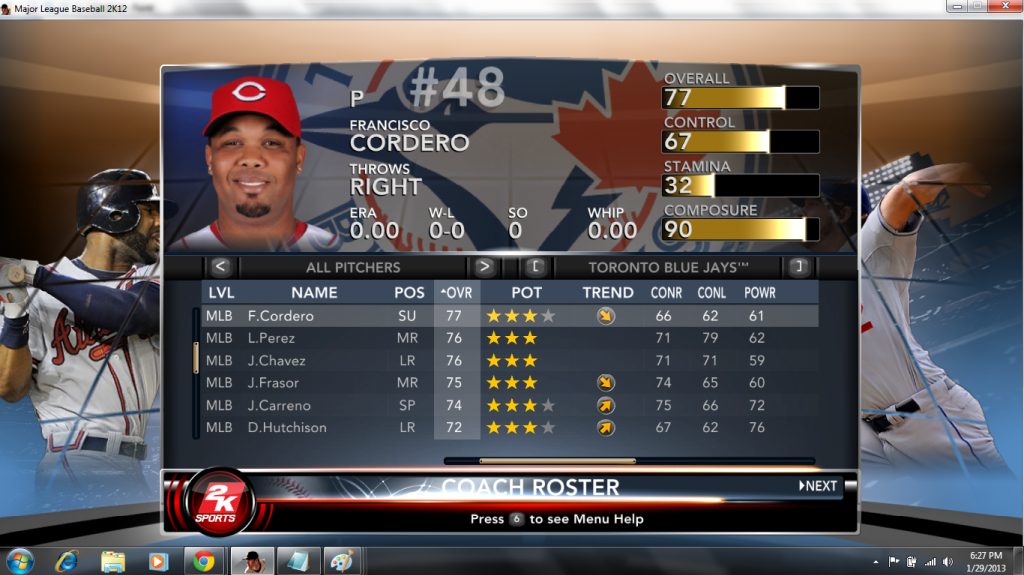This screenshot has width=1024, height=575.
Task: Sort by the TREND column header
Action: click(x=608, y=293)
